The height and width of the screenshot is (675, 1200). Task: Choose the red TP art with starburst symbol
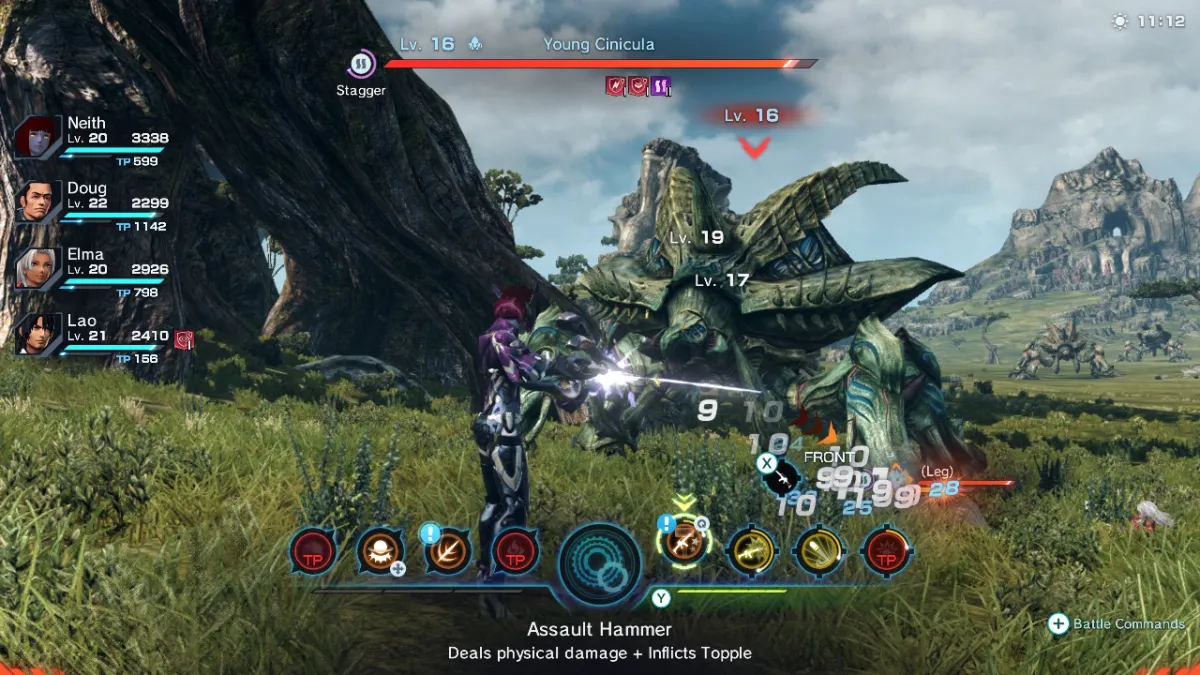click(886, 551)
